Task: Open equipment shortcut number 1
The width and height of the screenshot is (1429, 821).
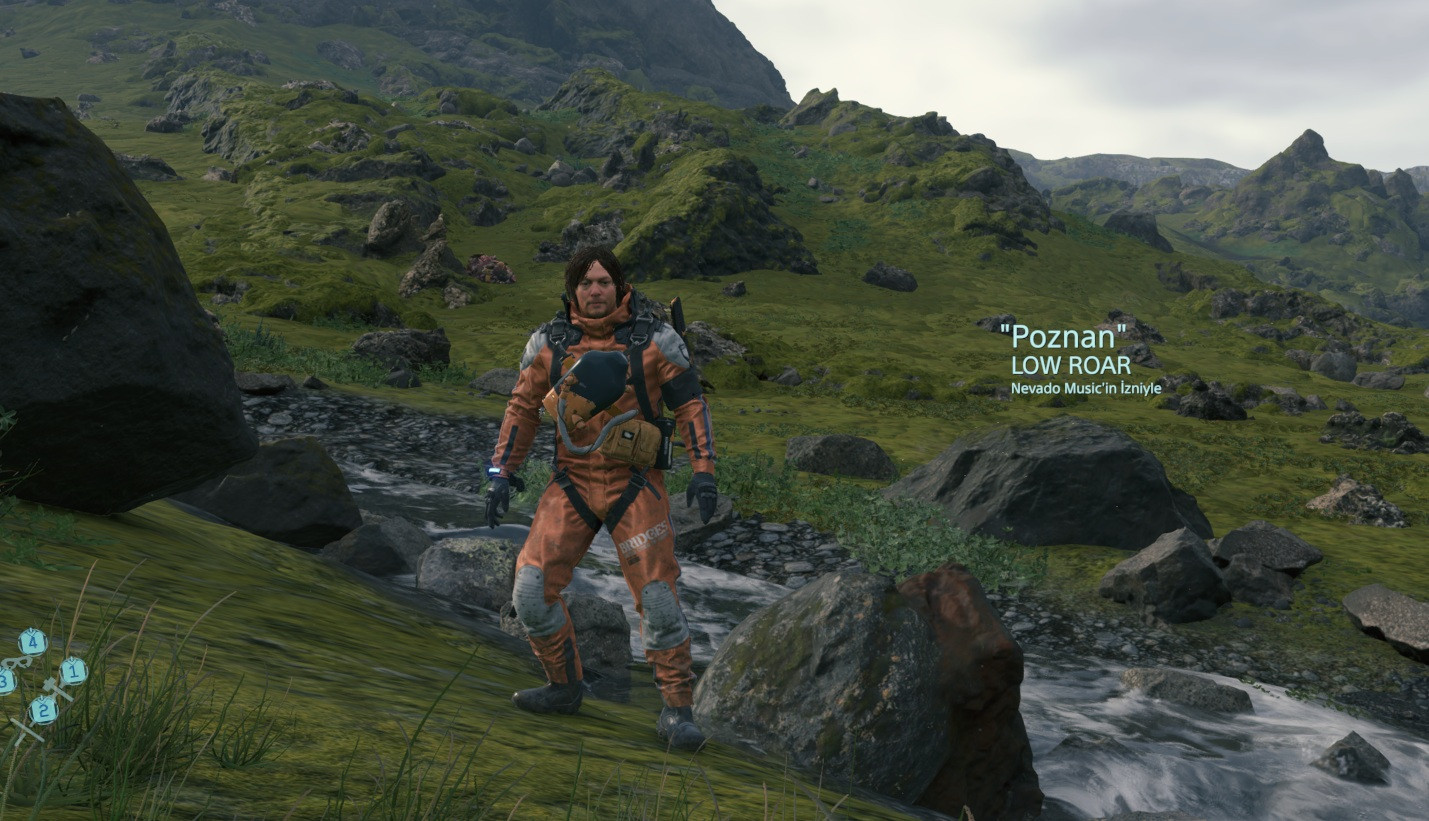Action: pos(72,671)
